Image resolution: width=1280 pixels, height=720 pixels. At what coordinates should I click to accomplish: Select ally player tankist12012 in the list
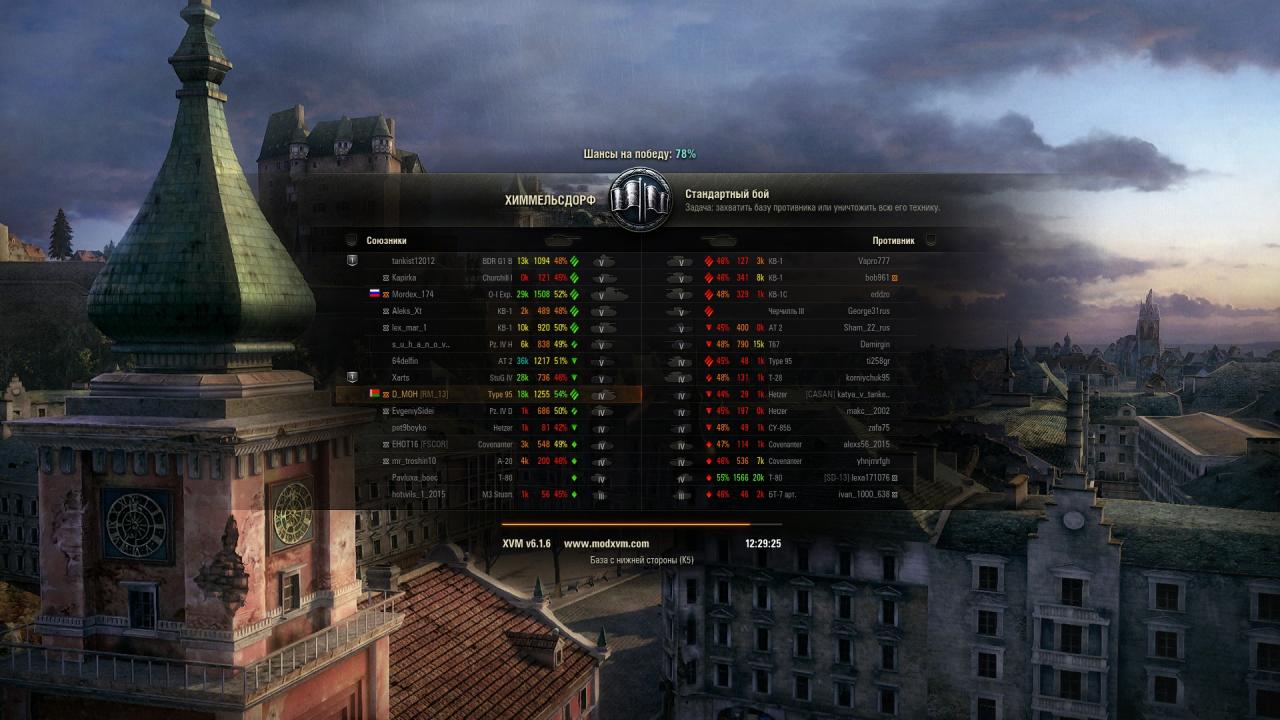413,261
